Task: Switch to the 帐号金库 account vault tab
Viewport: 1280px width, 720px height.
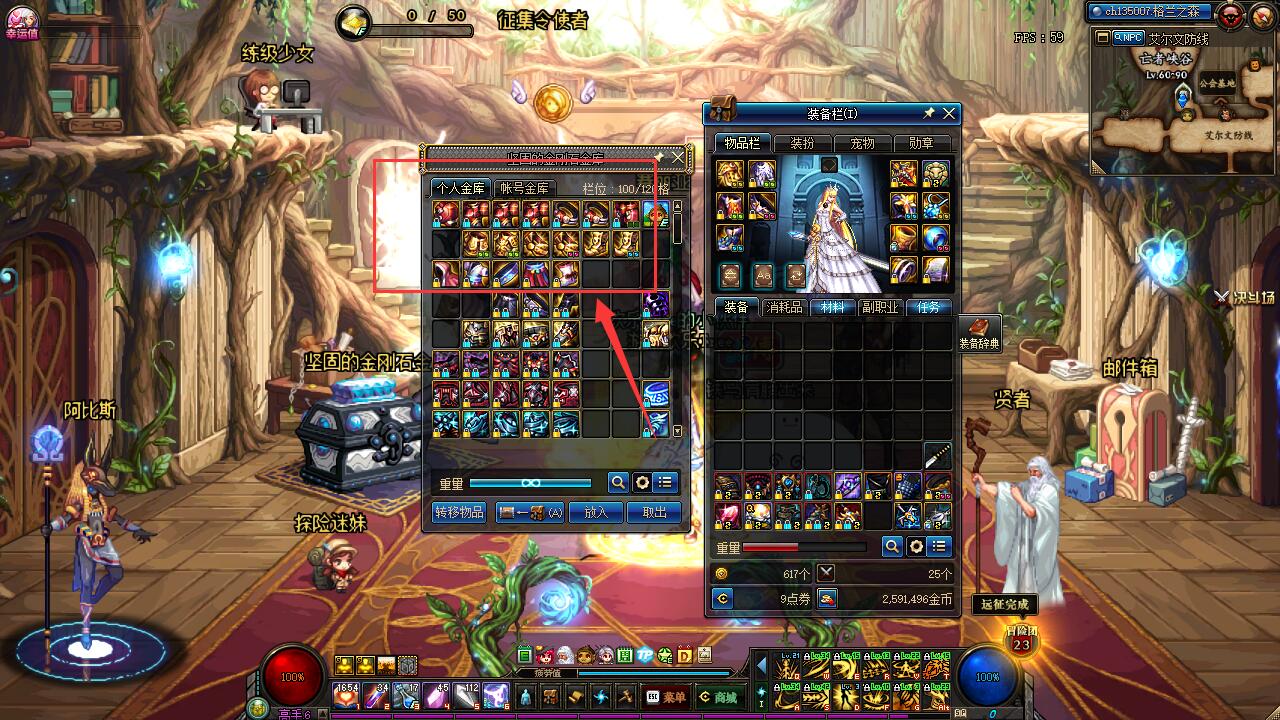Action: tap(524, 188)
